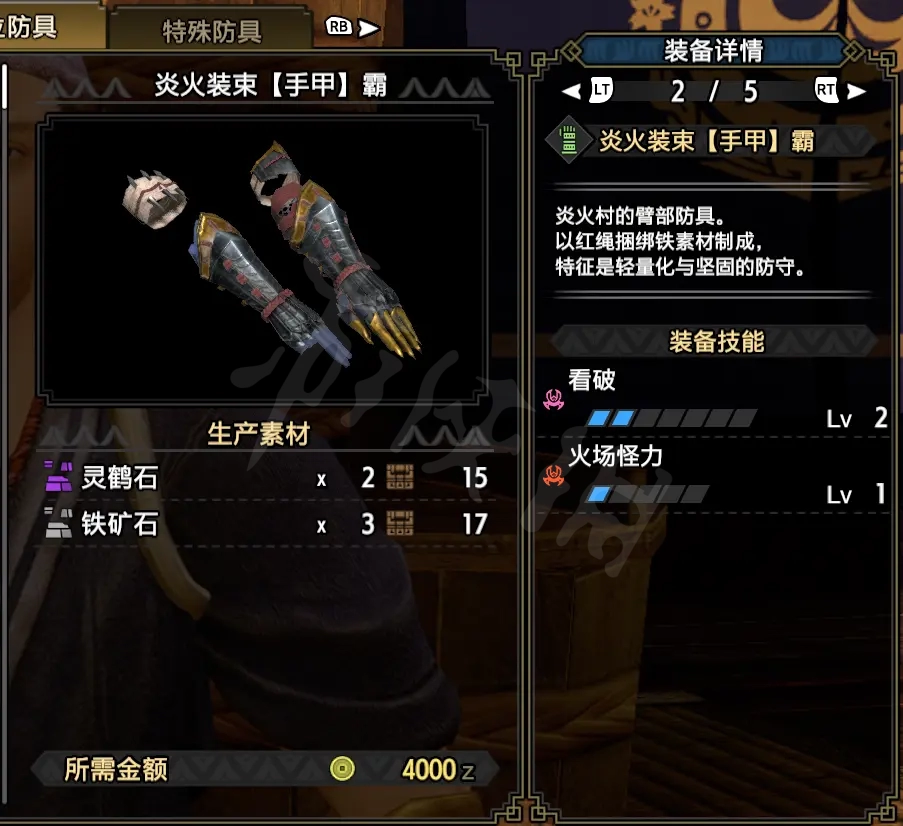The width and height of the screenshot is (903, 826).
Task: Select the 灵鹤石 material row
Action: (x=265, y=478)
